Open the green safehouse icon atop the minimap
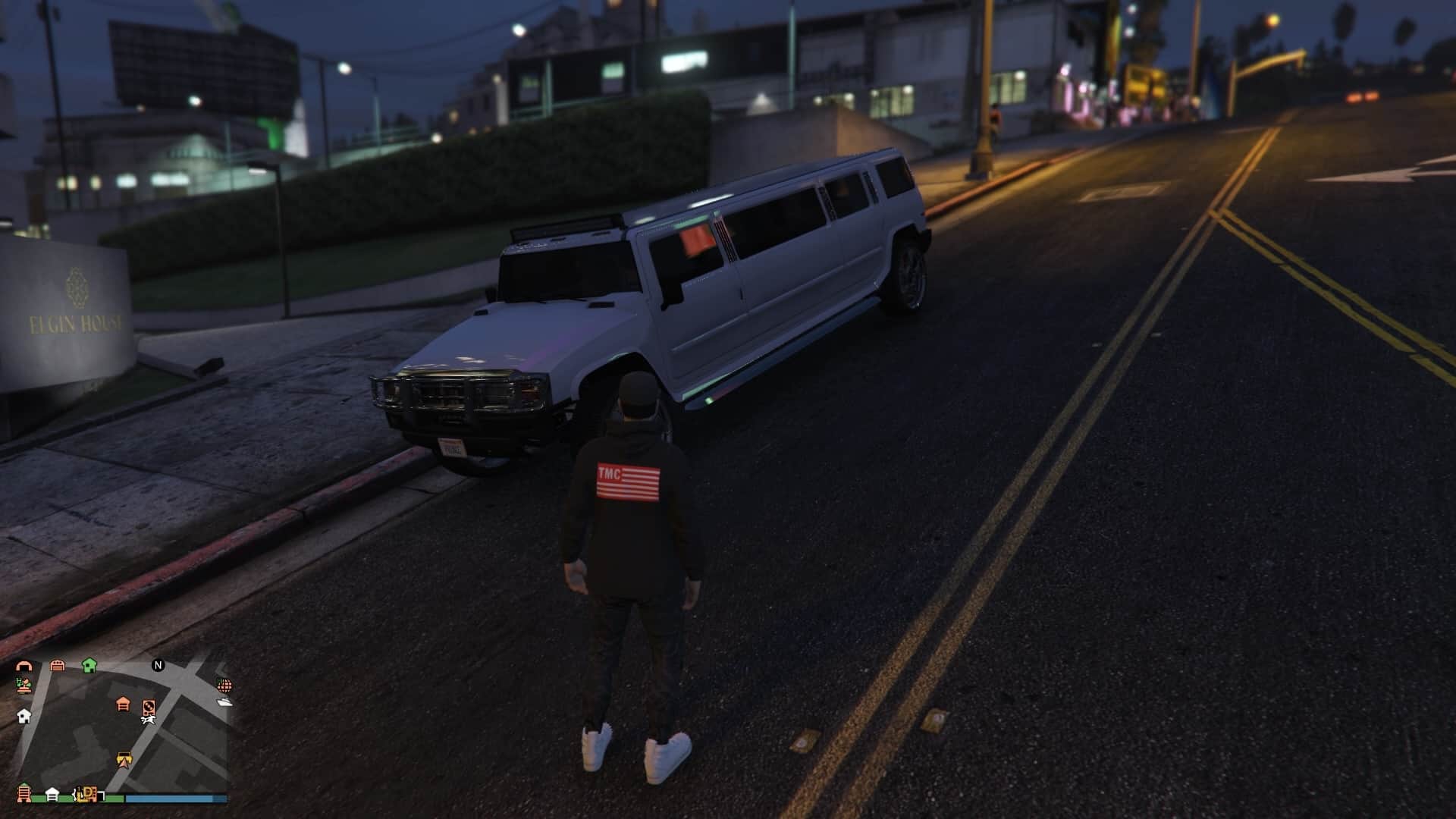 89,665
